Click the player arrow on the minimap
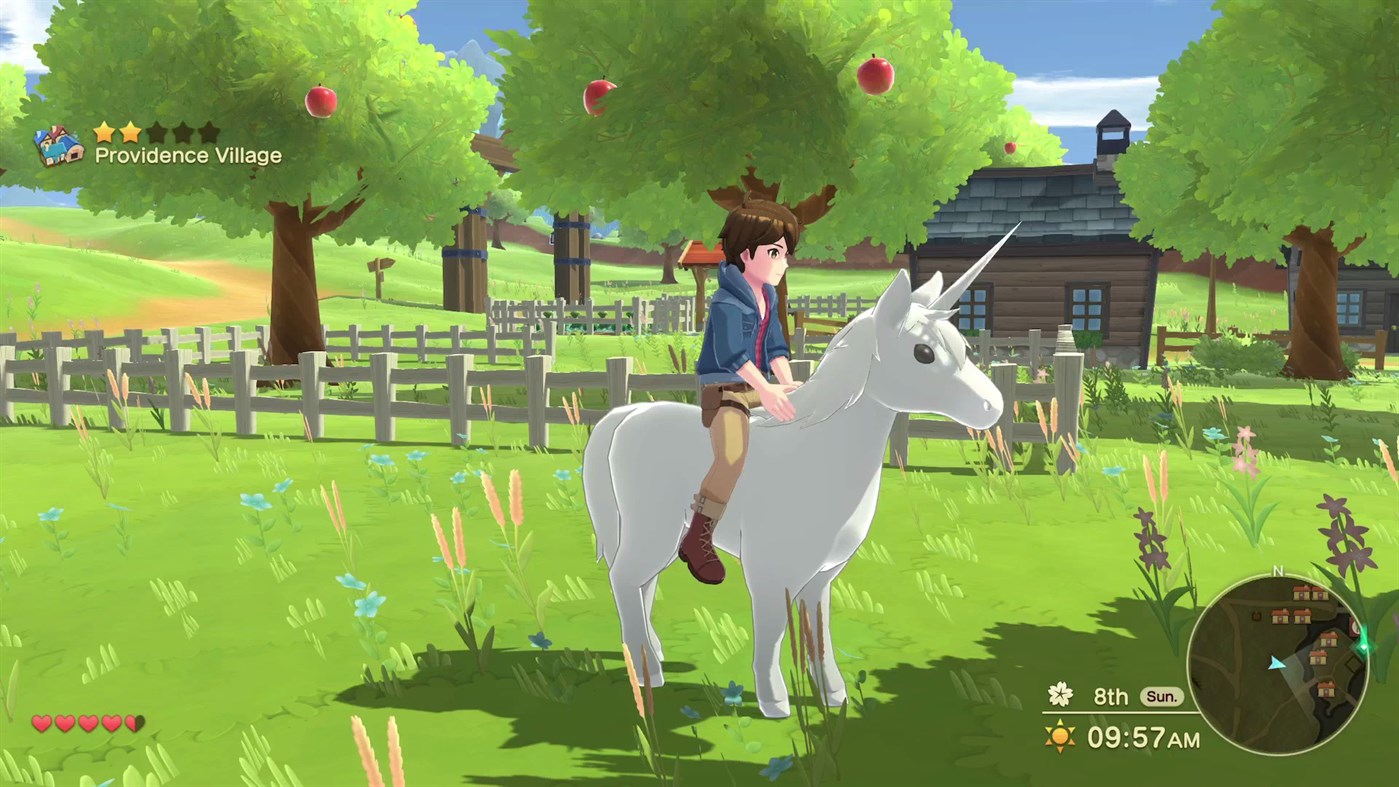Image resolution: width=1399 pixels, height=787 pixels. 1276,664
